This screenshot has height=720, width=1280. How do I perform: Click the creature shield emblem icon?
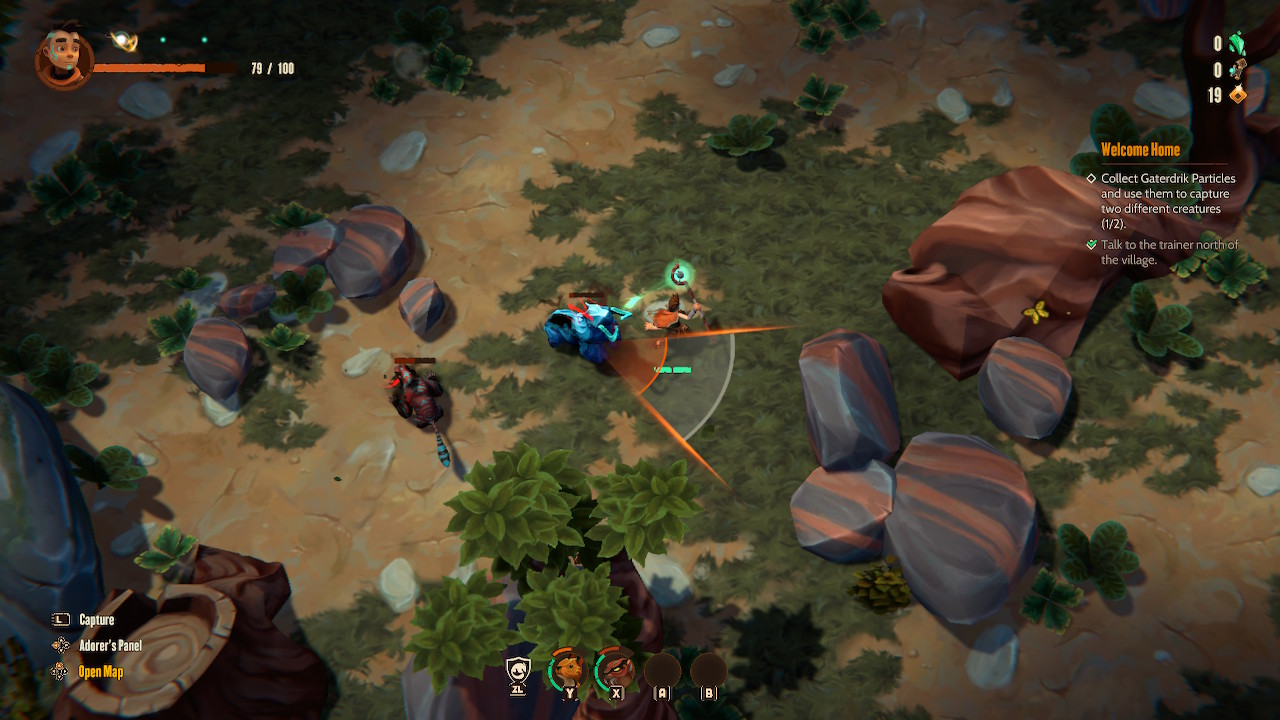(x=518, y=669)
